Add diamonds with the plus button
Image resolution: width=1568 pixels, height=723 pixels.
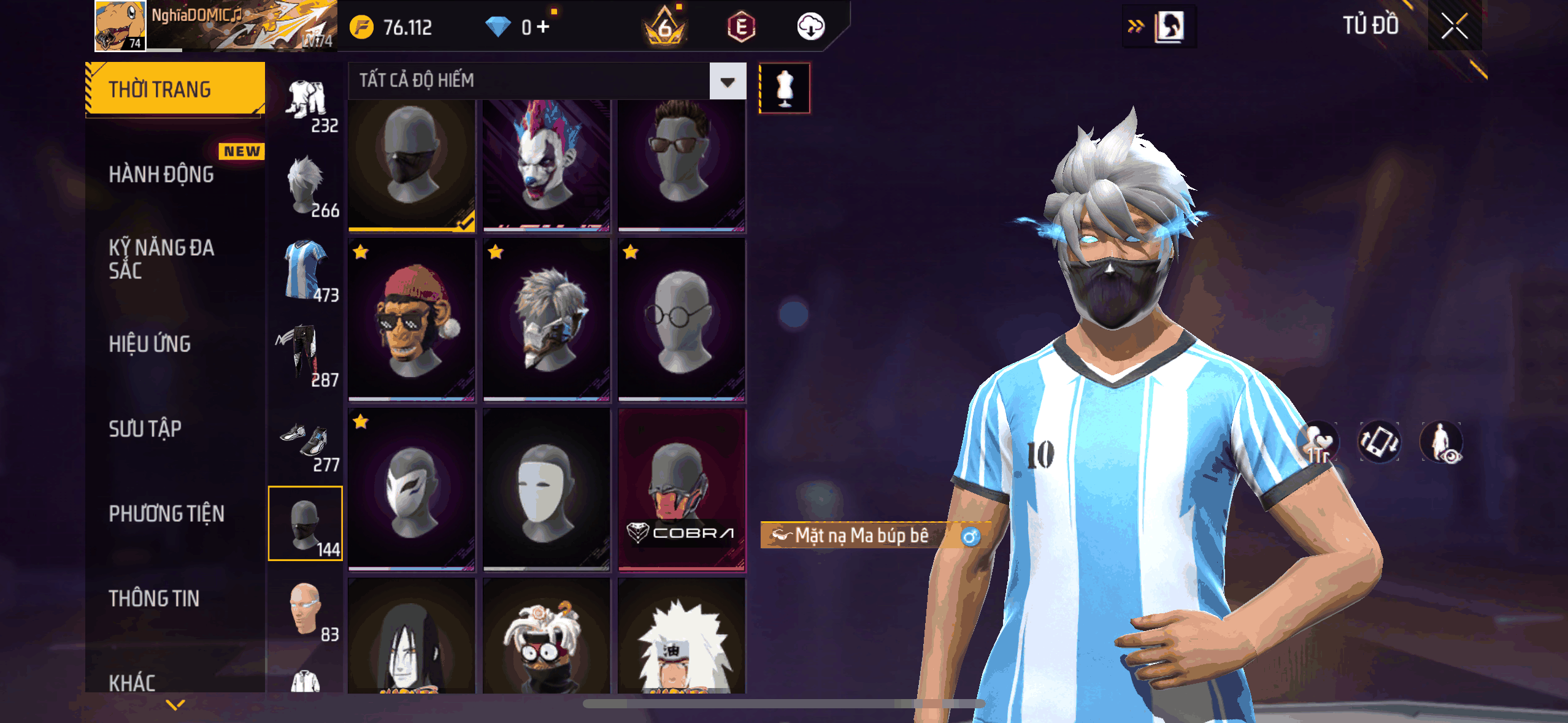(543, 26)
